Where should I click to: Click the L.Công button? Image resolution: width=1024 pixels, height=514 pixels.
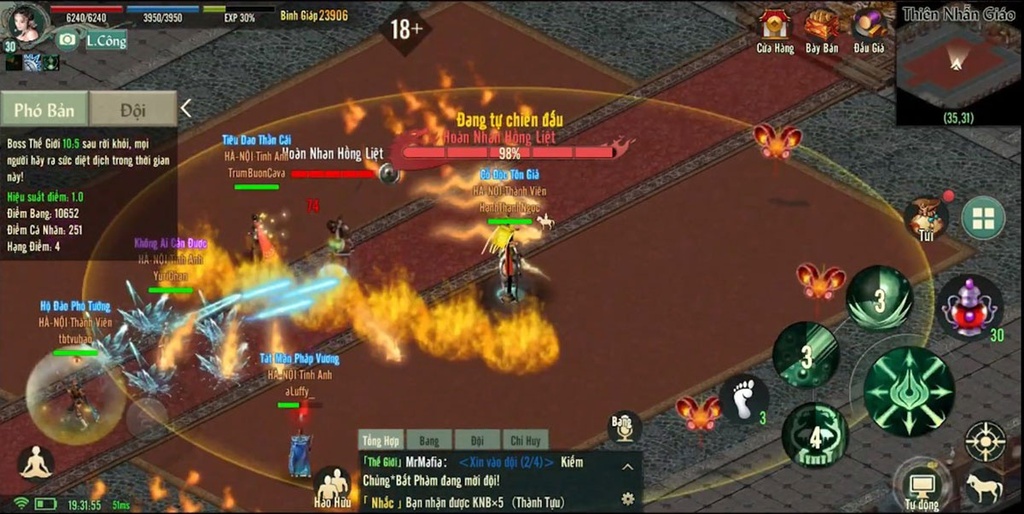(106, 41)
